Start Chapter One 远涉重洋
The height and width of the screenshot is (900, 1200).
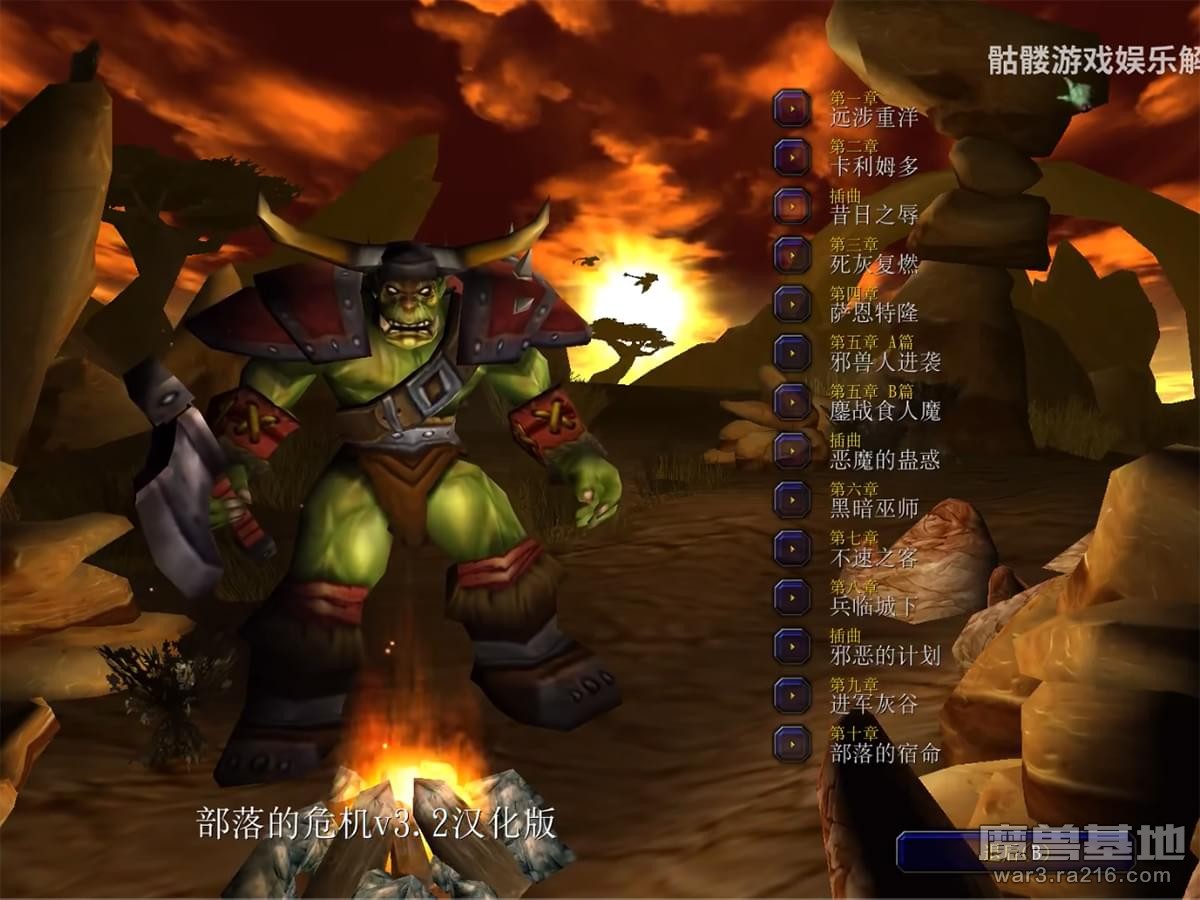click(792, 108)
